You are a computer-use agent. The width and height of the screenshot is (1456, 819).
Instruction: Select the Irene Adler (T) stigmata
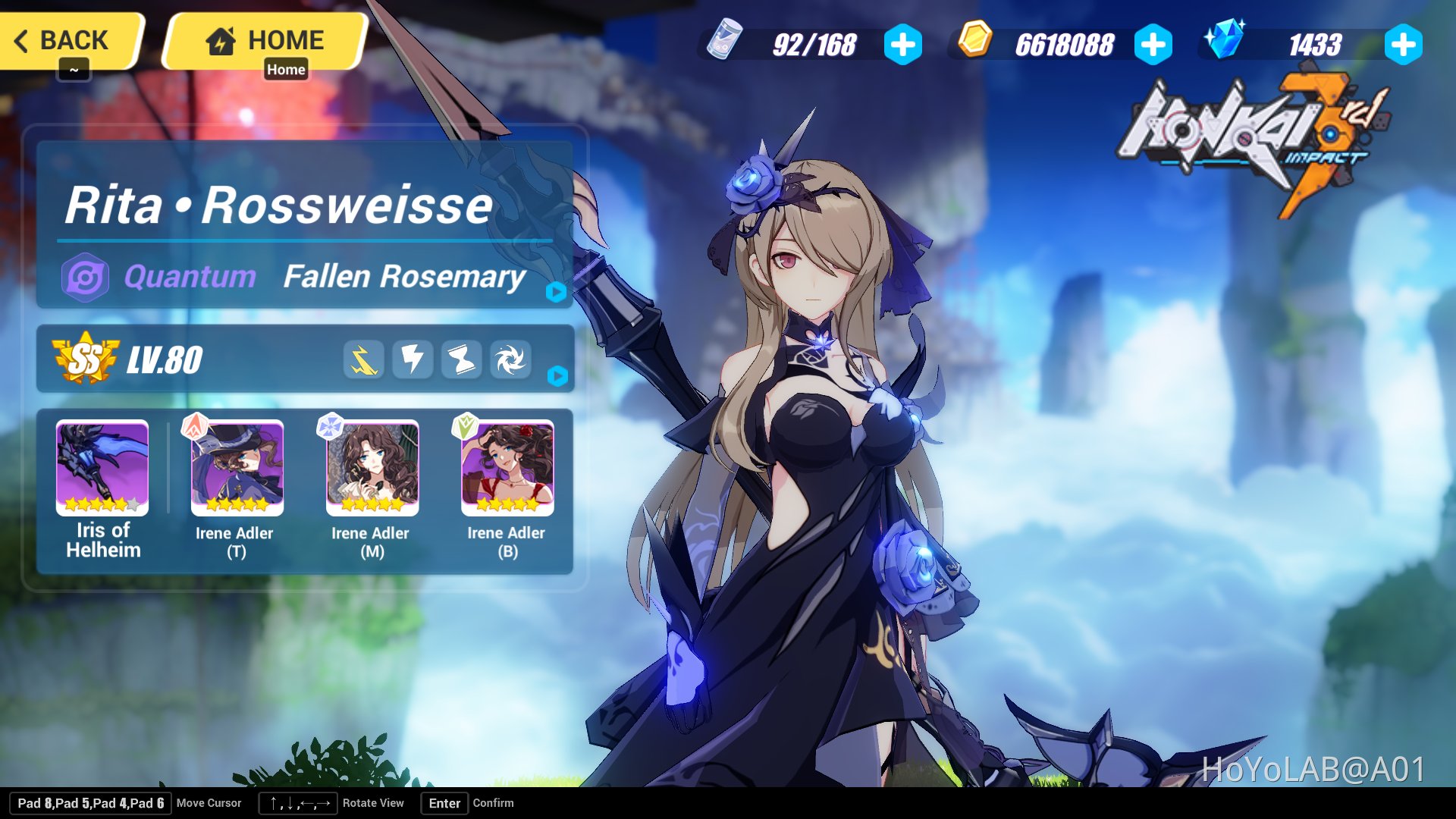pos(237,467)
